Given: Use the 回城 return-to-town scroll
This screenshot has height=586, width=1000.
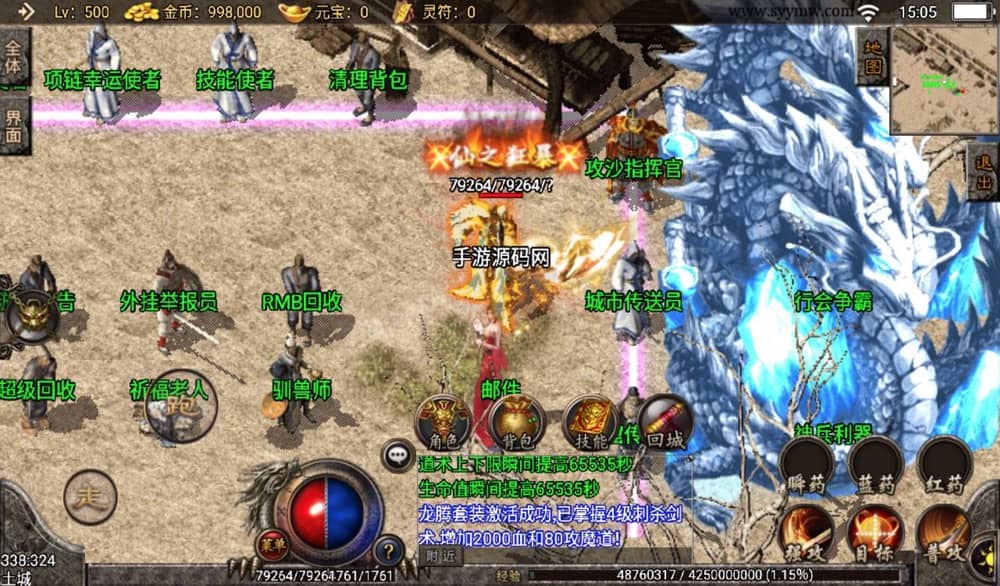Looking at the screenshot, I should (662, 420).
